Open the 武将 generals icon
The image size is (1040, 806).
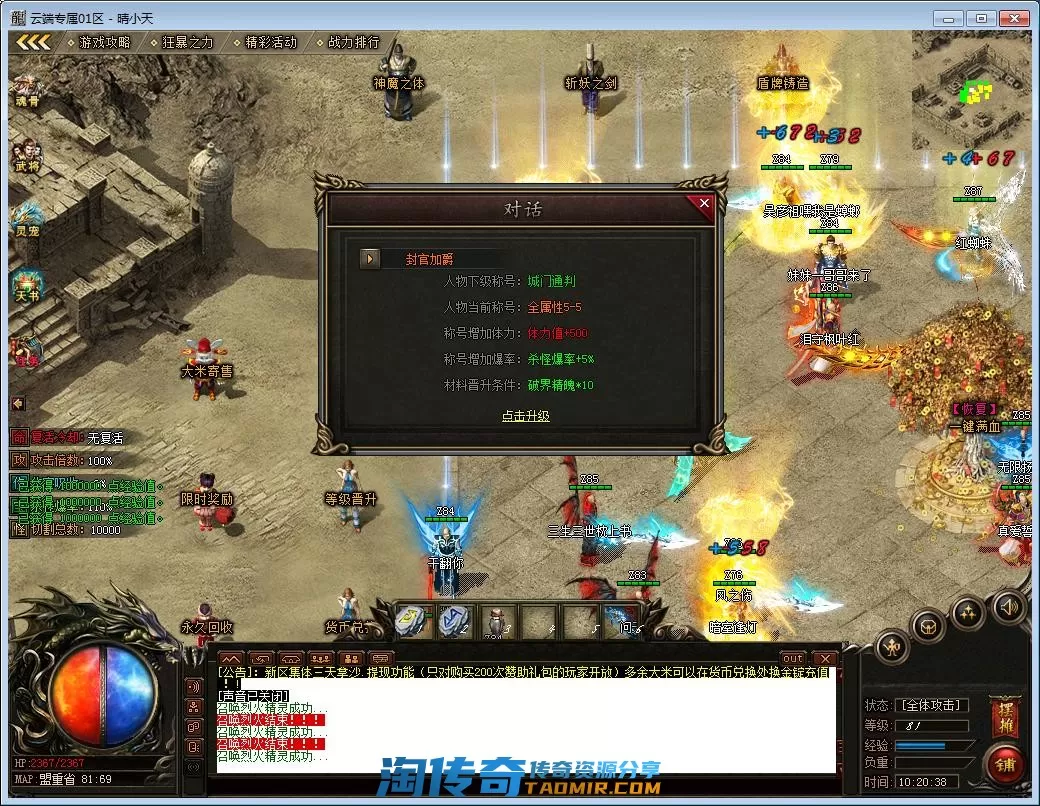tap(27, 154)
